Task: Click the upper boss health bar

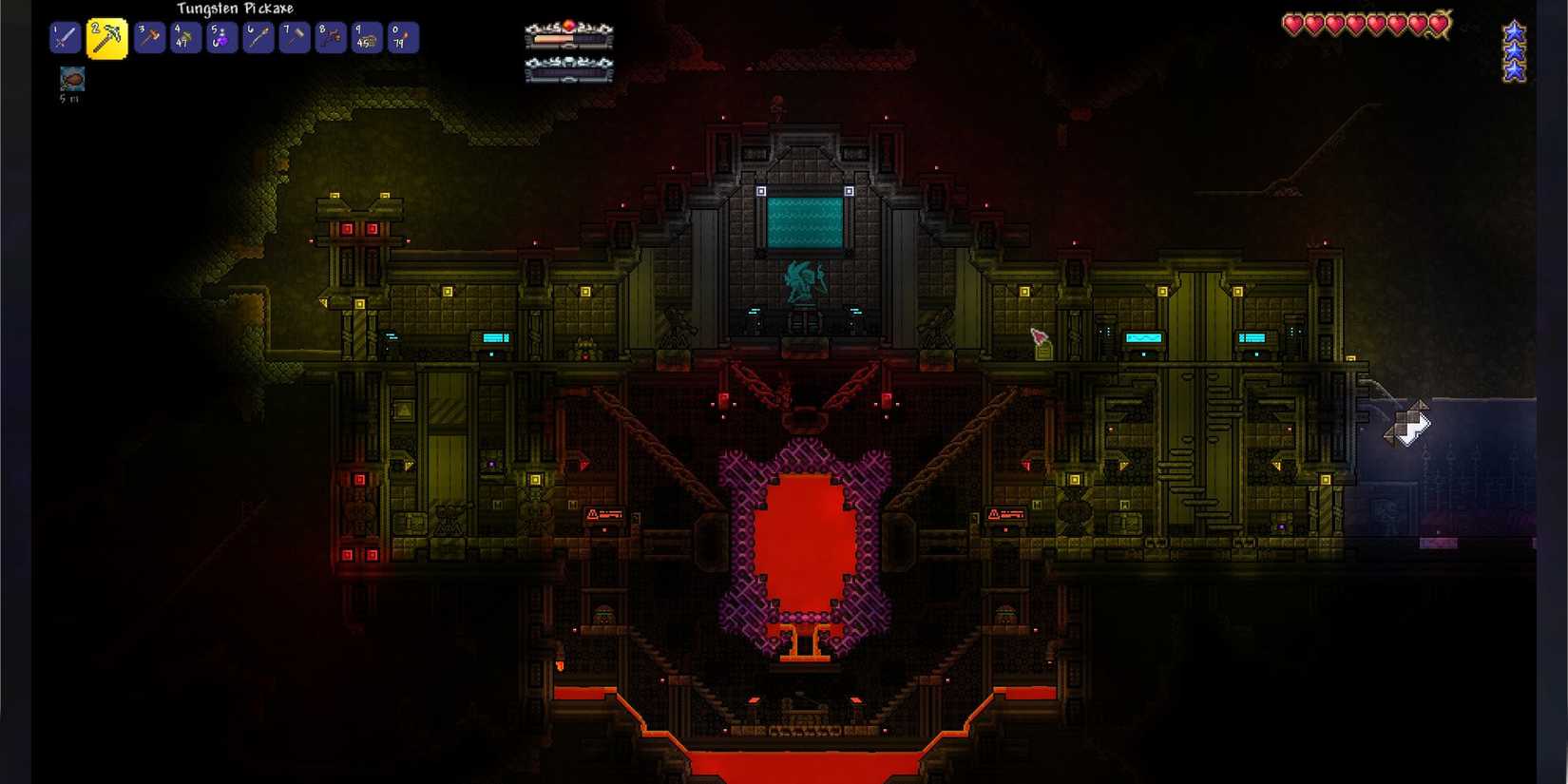Action: click(x=568, y=40)
